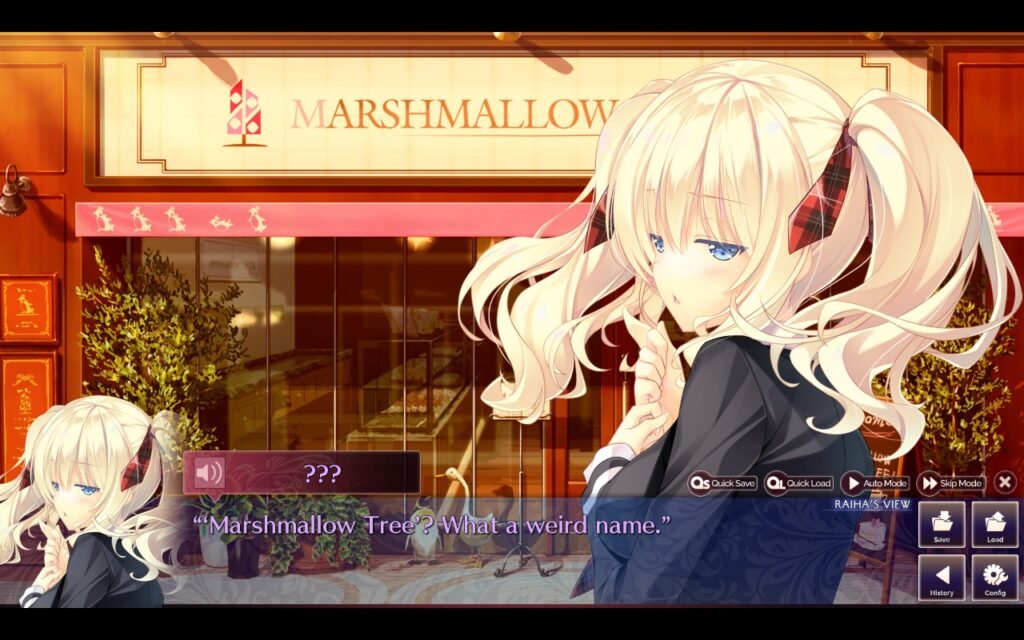
Task: Turn on Skip Mode
Action: point(951,483)
